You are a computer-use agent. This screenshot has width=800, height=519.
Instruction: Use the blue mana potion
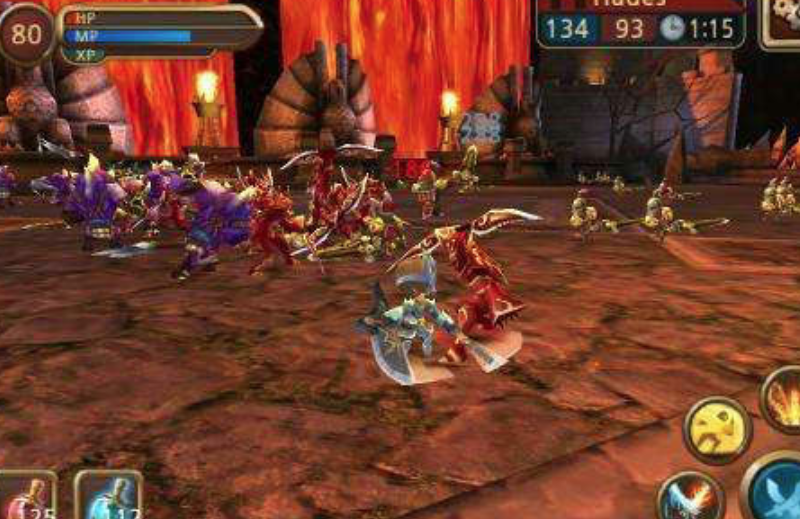108,496
